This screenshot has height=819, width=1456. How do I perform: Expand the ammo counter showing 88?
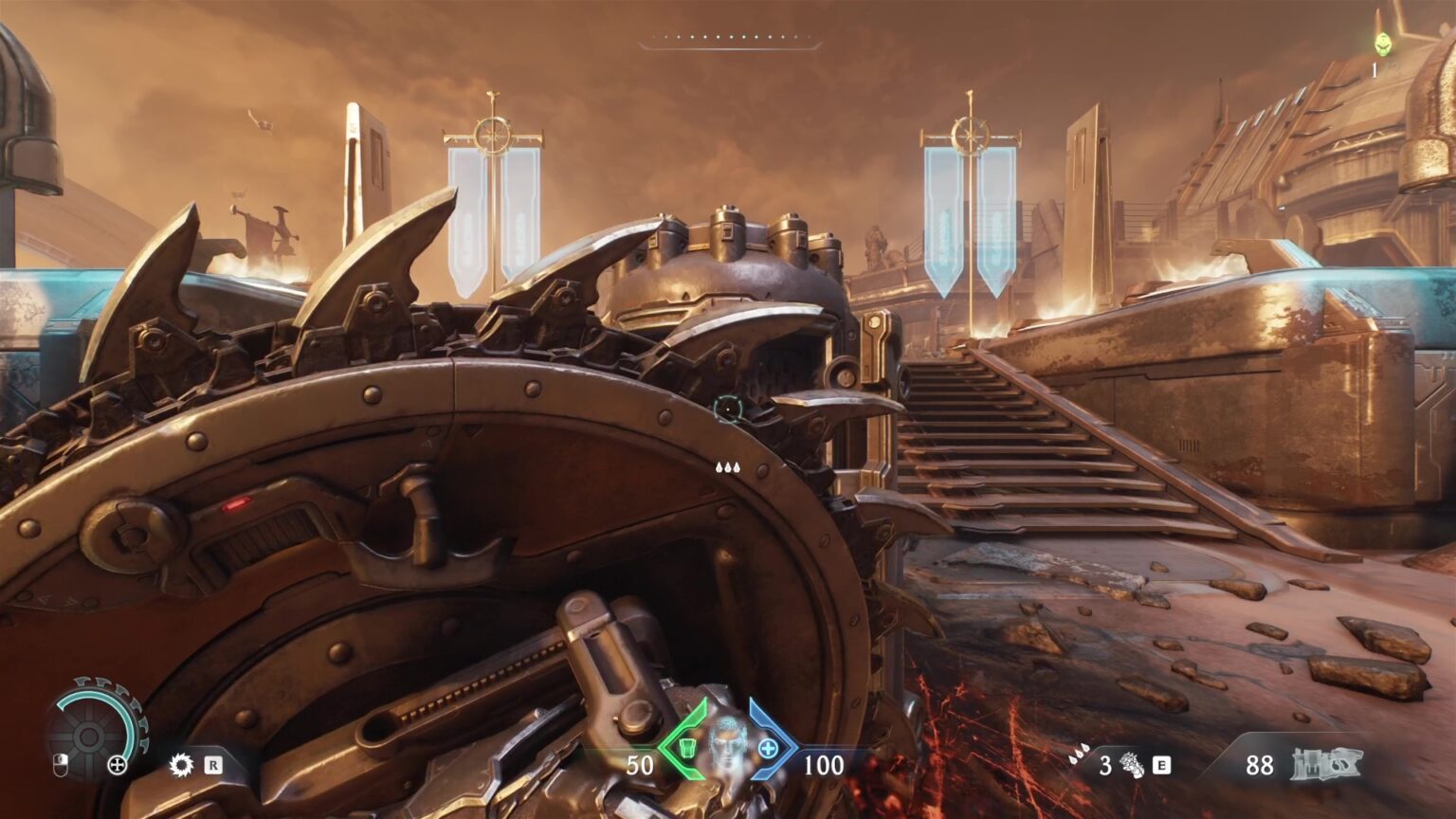tap(1259, 766)
